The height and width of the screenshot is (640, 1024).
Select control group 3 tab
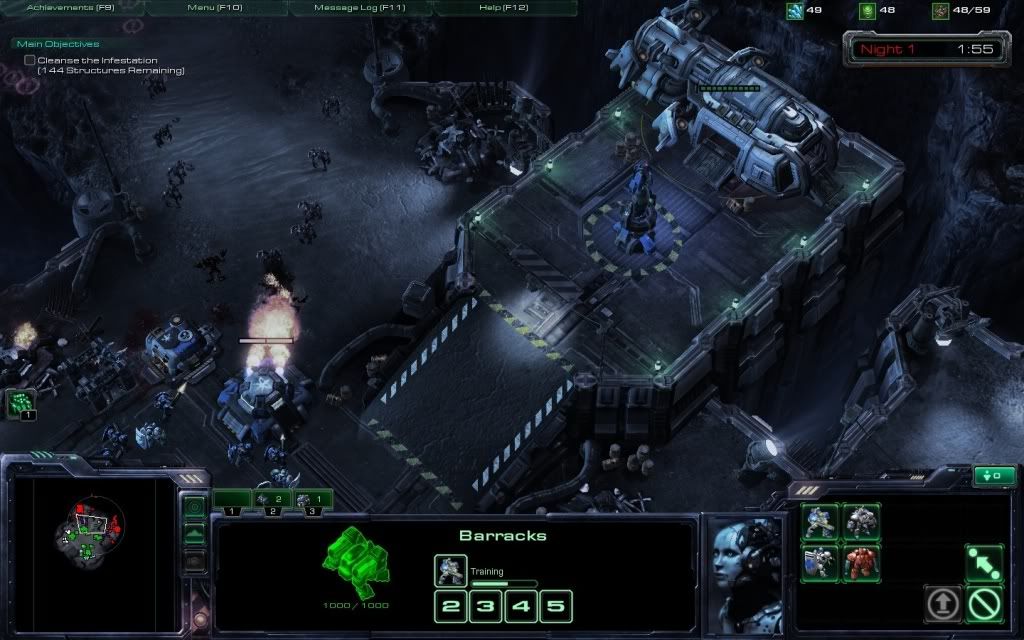[312, 499]
